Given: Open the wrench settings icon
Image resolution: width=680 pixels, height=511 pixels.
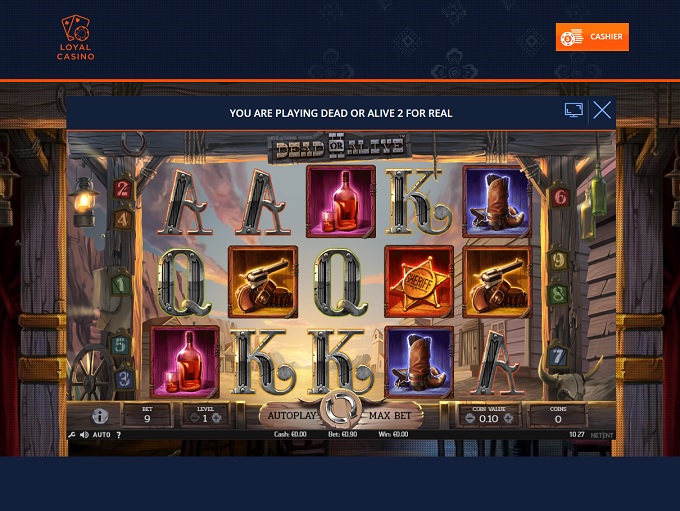Looking at the screenshot, I should [x=72, y=435].
